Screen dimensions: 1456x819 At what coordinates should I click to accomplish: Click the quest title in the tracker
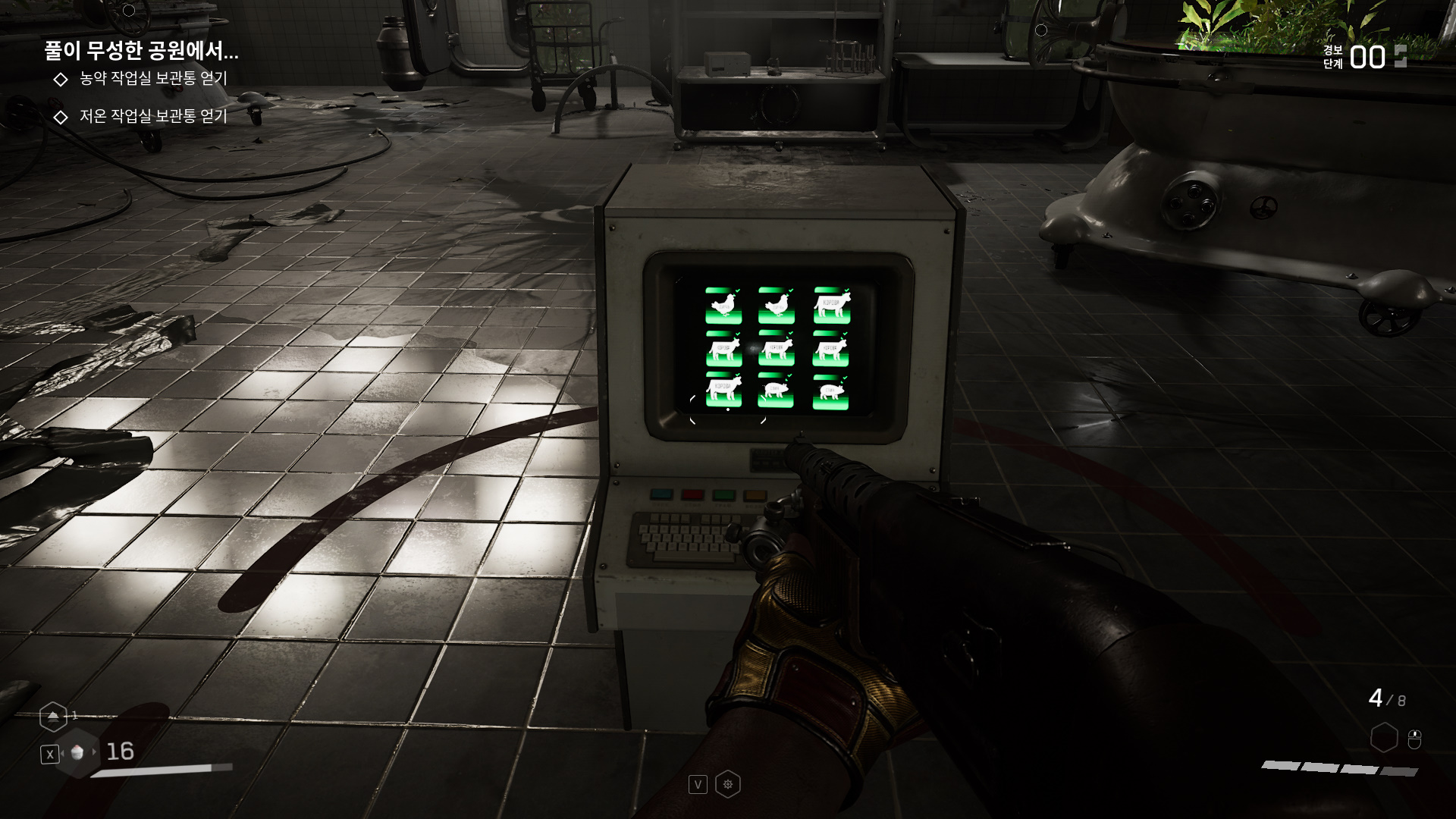(x=141, y=51)
